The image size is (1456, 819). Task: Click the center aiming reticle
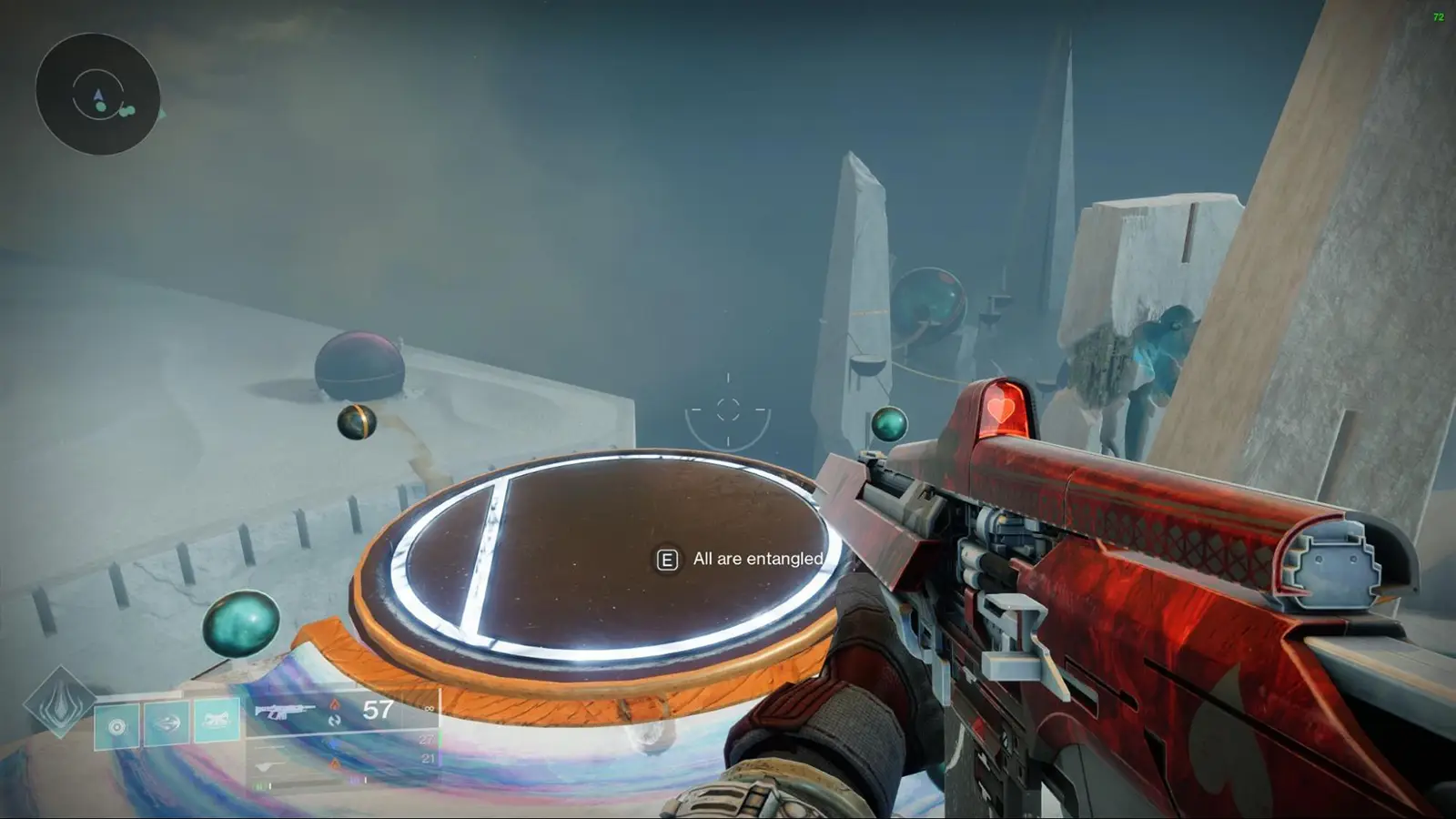tap(728, 411)
